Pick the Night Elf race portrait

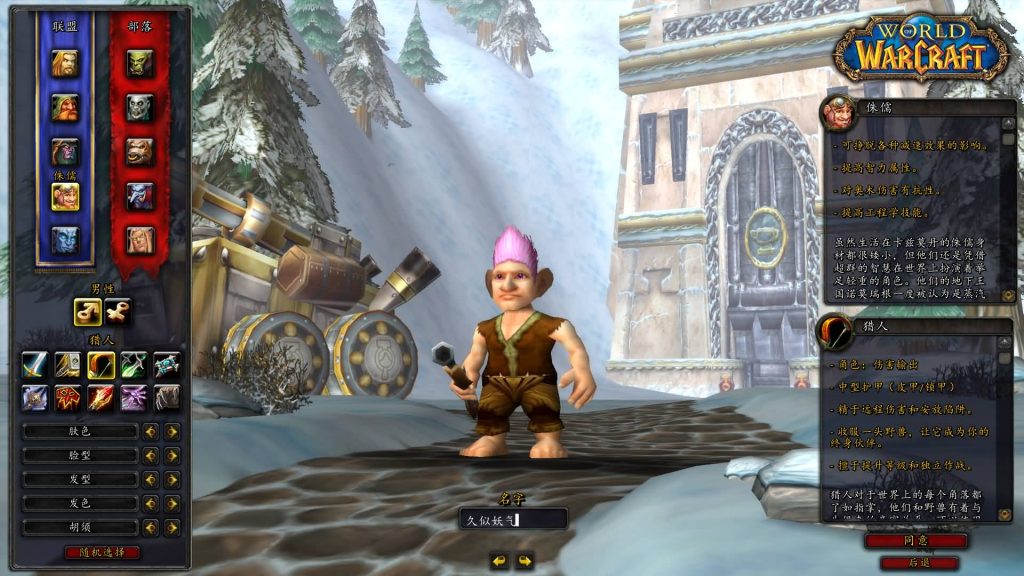tap(65, 151)
